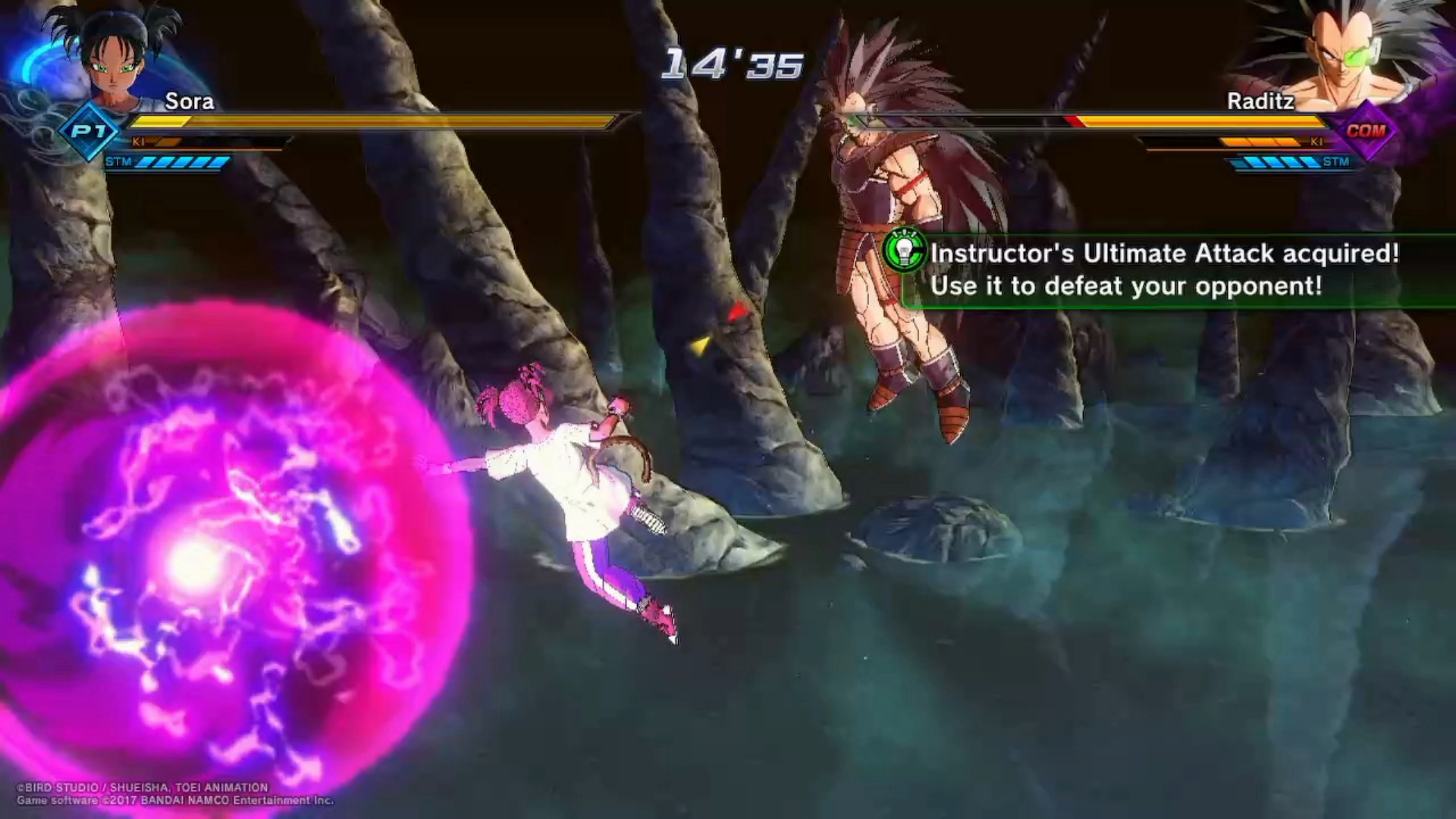Click the blue P1 player badge
Viewport: 1456px width, 819px height.
(89, 131)
